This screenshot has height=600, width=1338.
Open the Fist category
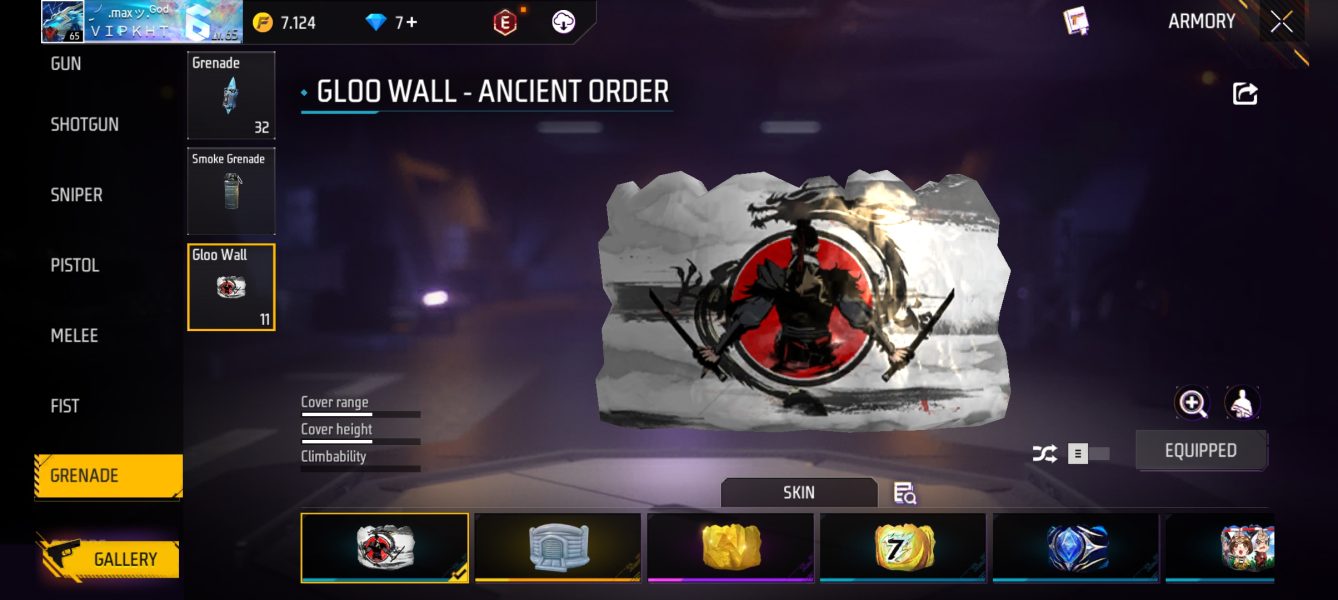coord(65,406)
